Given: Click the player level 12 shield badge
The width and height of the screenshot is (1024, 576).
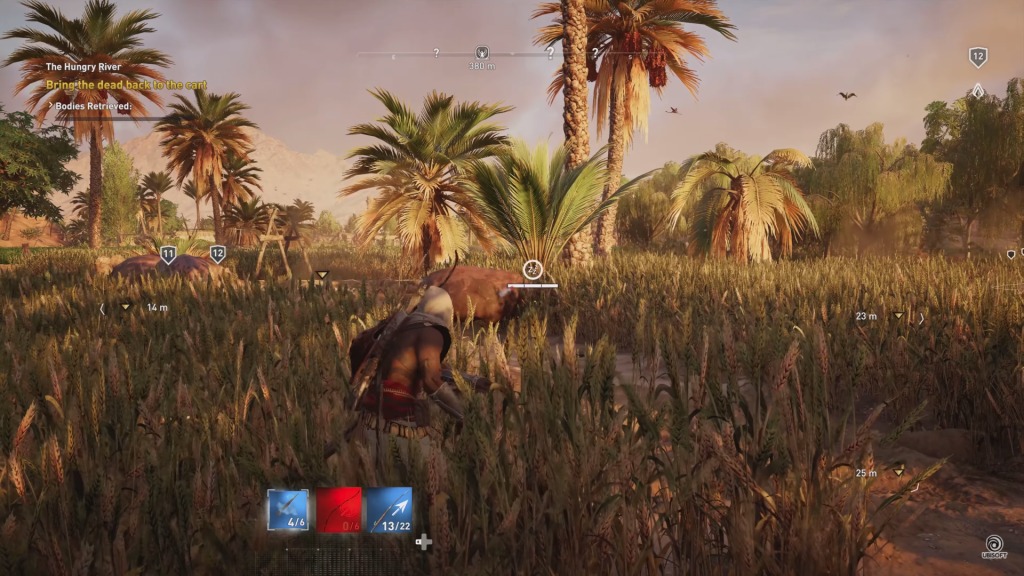Looking at the screenshot, I should [978, 57].
